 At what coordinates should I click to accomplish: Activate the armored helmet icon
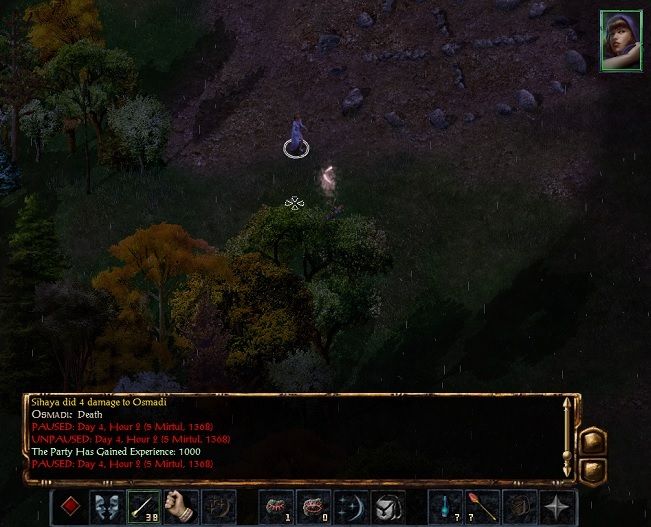[387, 506]
